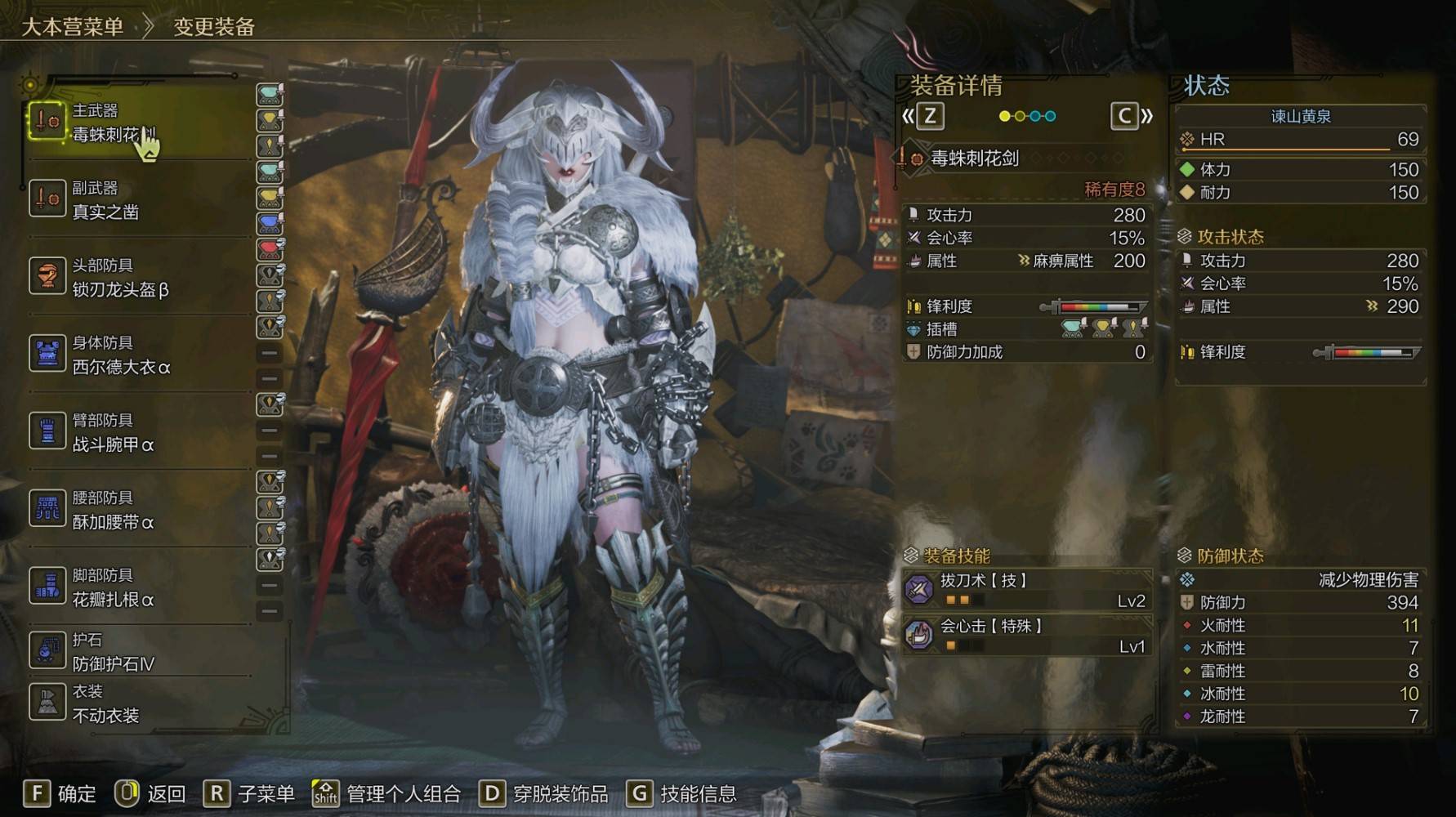1456x817 pixels.
Task: Select the 拔刀术【技】 equipment skill
Action: [1027, 590]
